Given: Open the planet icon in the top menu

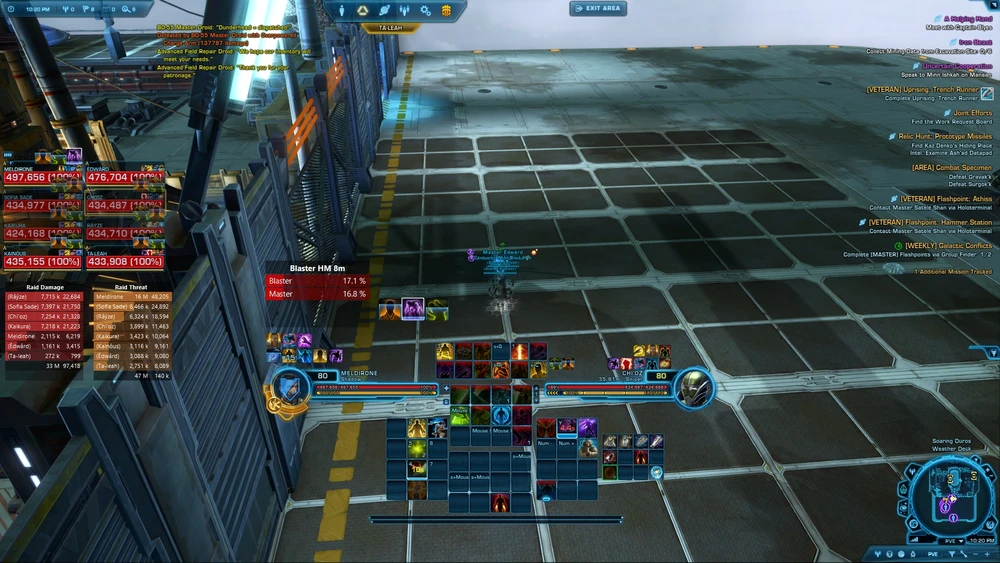Looking at the screenshot, I should [x=384, y=10].
